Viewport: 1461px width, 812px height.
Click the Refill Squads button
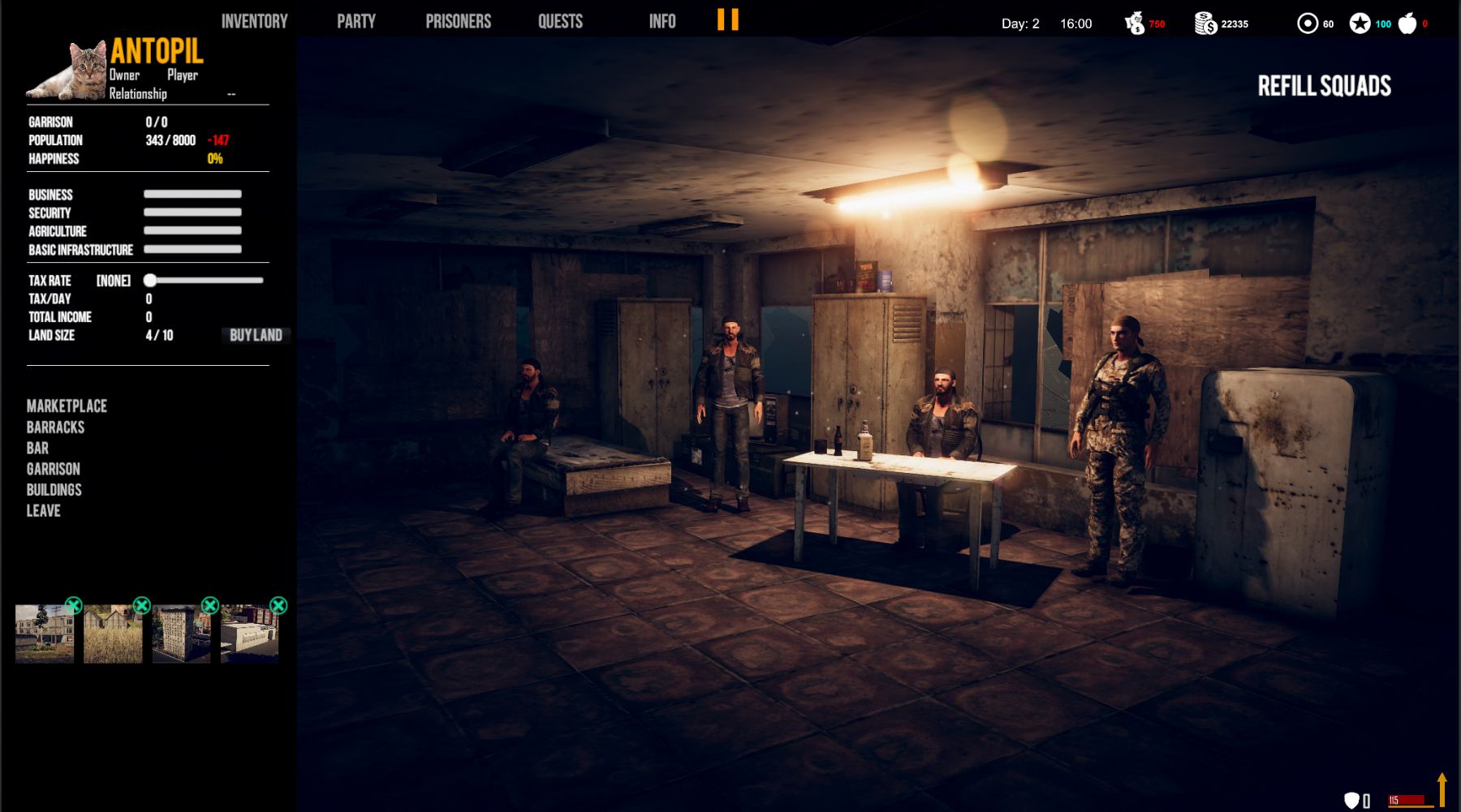click(x=1324, y=86)
